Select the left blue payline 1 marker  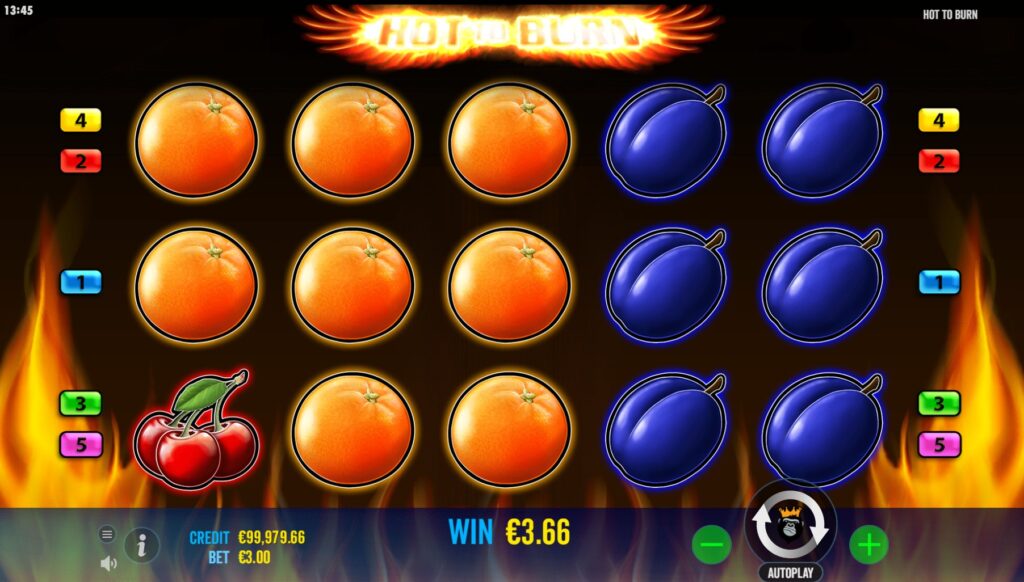[81, 282]
